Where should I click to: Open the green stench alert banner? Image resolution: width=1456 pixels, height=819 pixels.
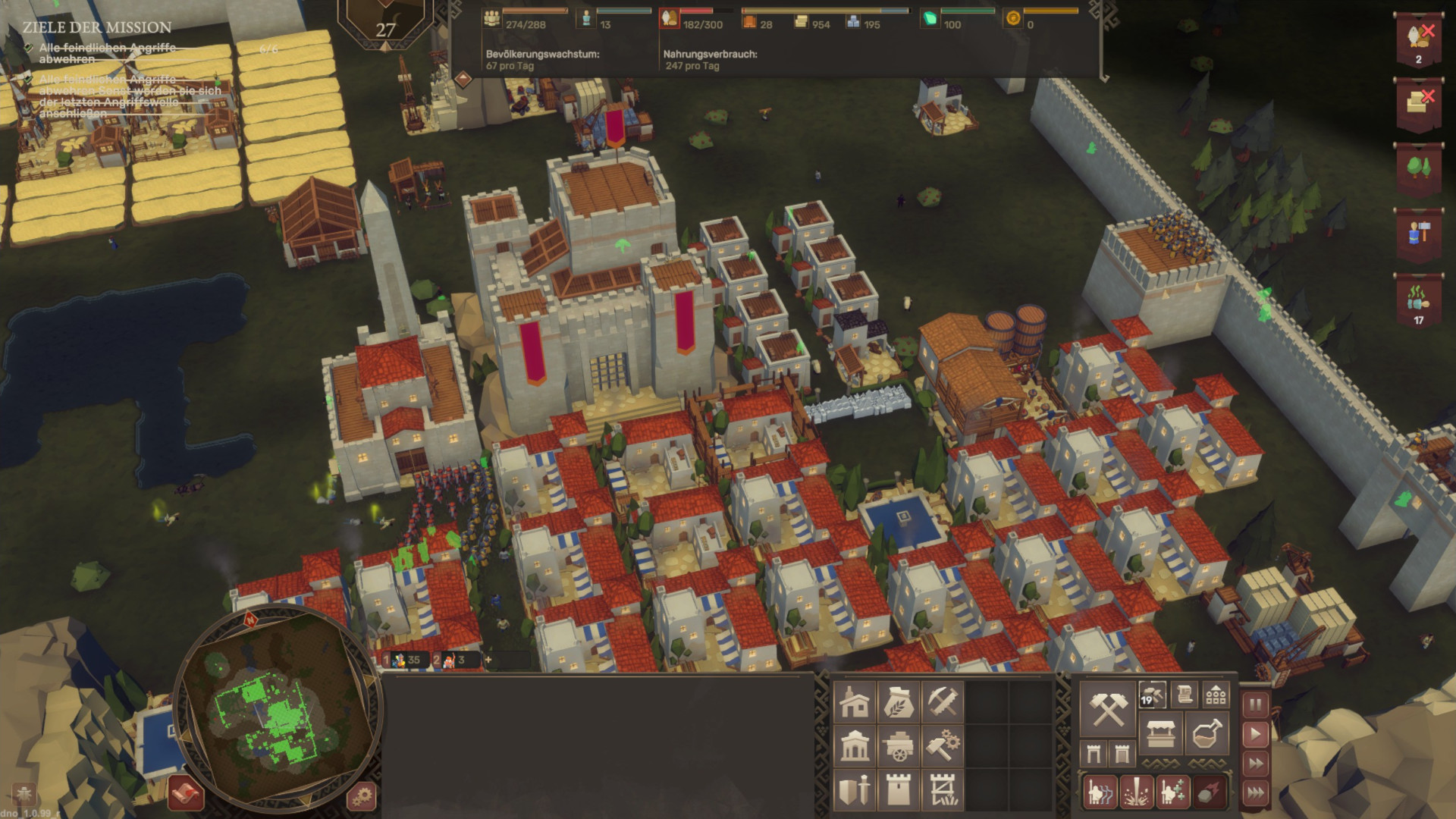pyautogui.click(x=1418, y=300)
